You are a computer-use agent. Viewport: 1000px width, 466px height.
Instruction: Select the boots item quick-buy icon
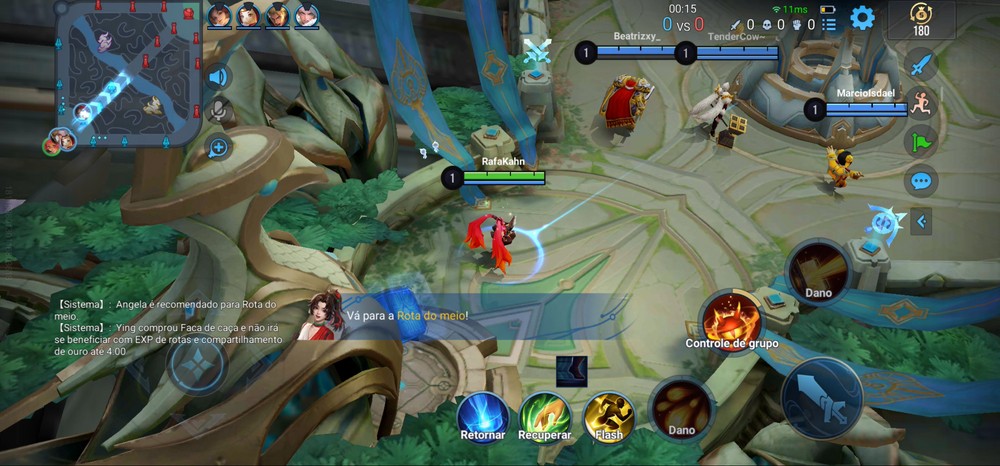coord(572,369)
